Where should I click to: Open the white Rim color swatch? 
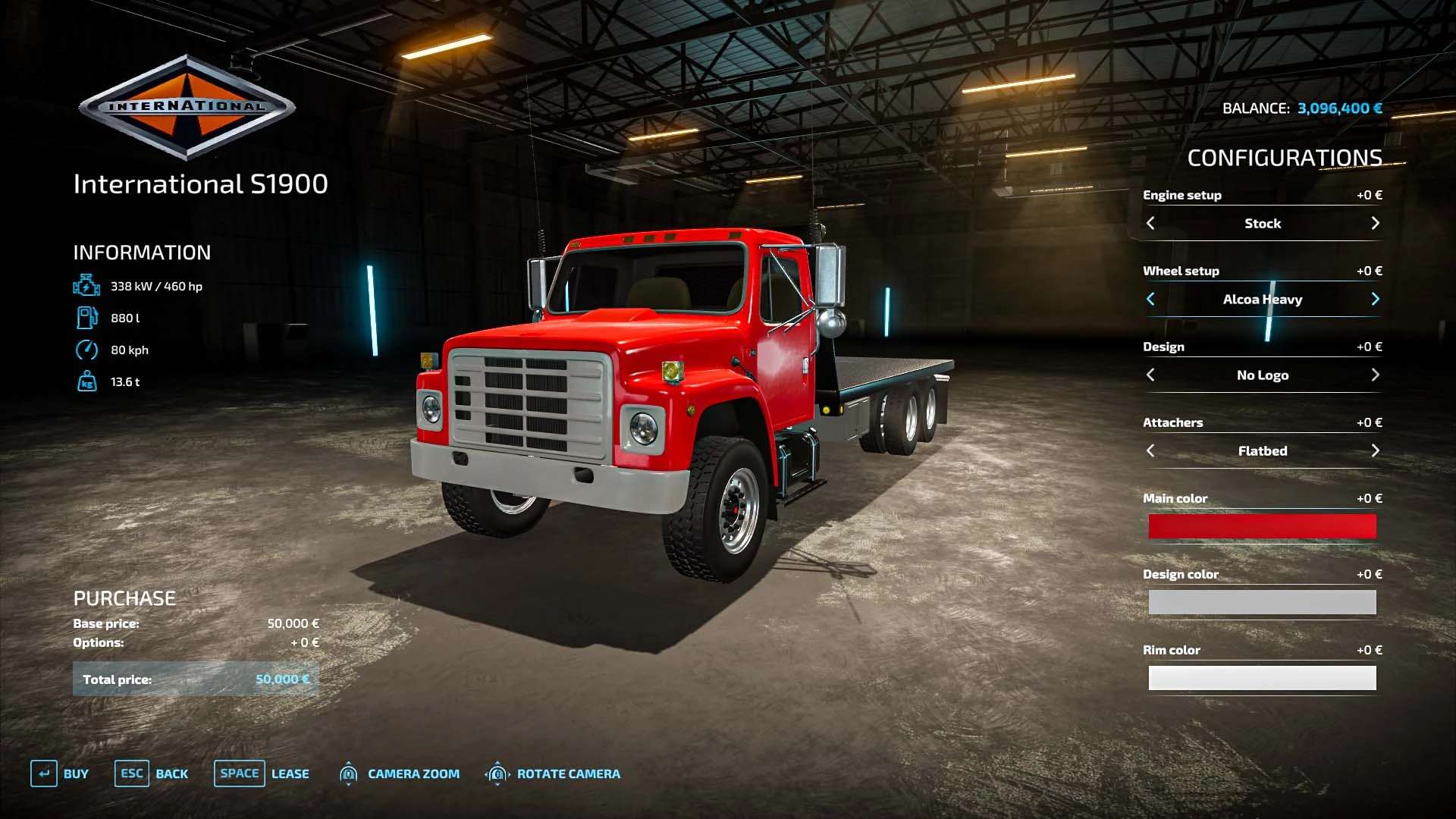[1262, 678]
